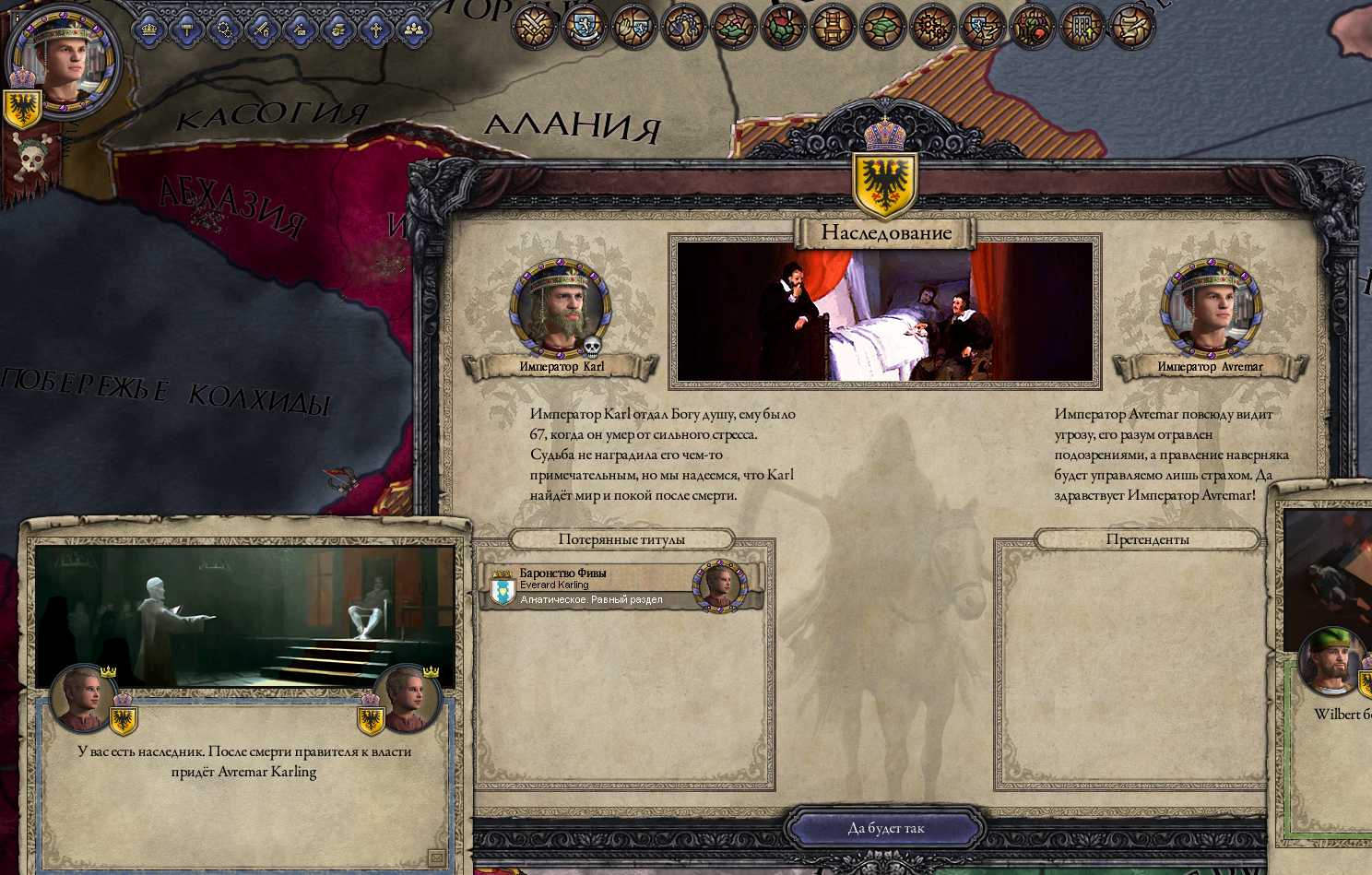
Task: Click the scroll and quill alert icon
Action: pyautogui.click(x=1131, y=26)
